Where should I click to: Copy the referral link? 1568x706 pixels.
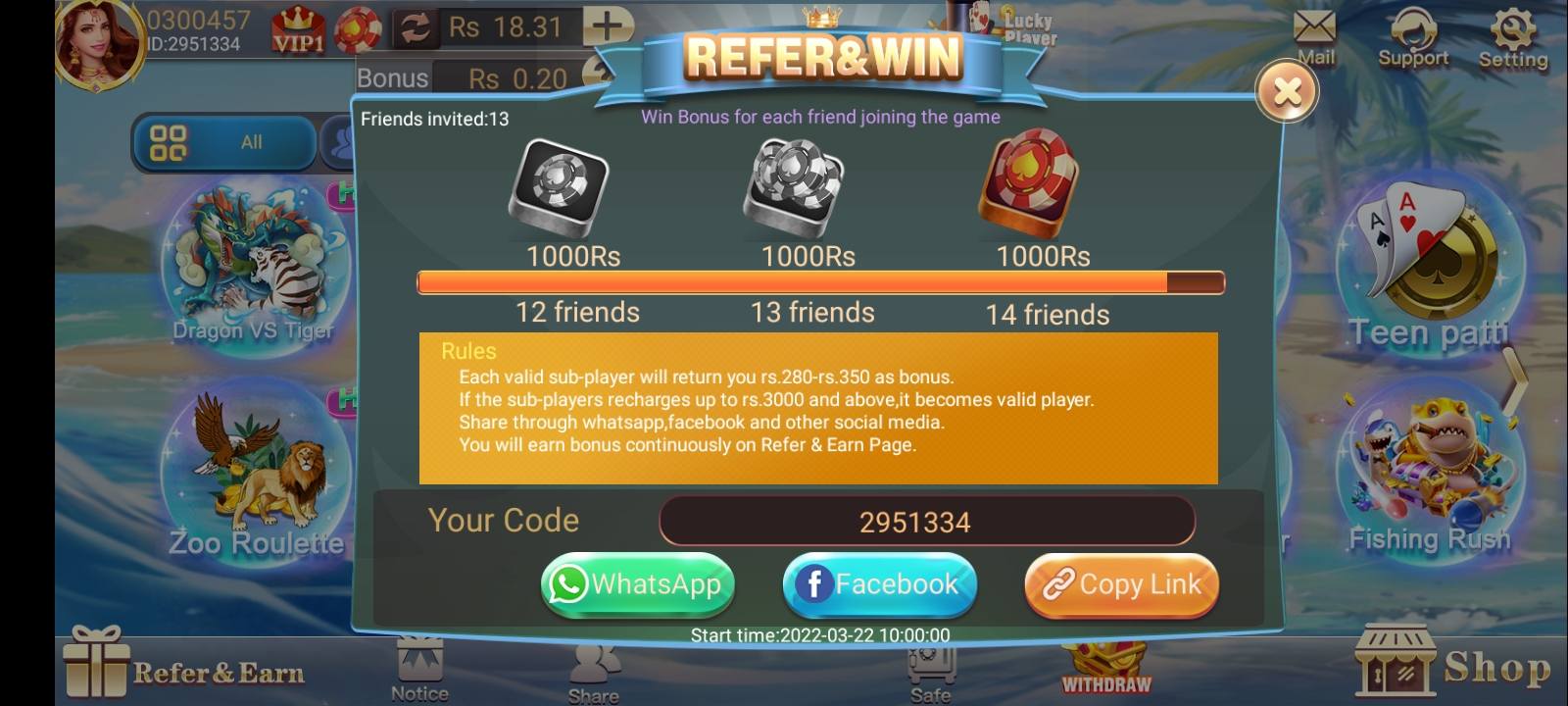click(1121, 584)
